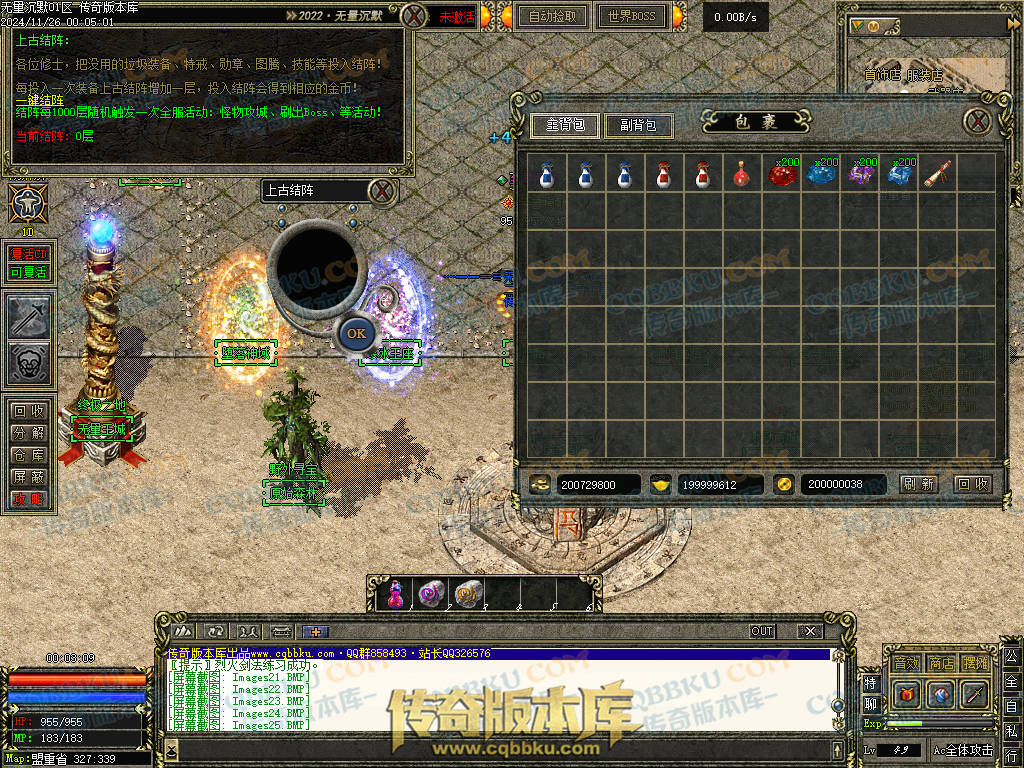Viewport: 1024px width, 768px height.
Task: Open the 仓库 warehouse
Action: coord(28,455)
